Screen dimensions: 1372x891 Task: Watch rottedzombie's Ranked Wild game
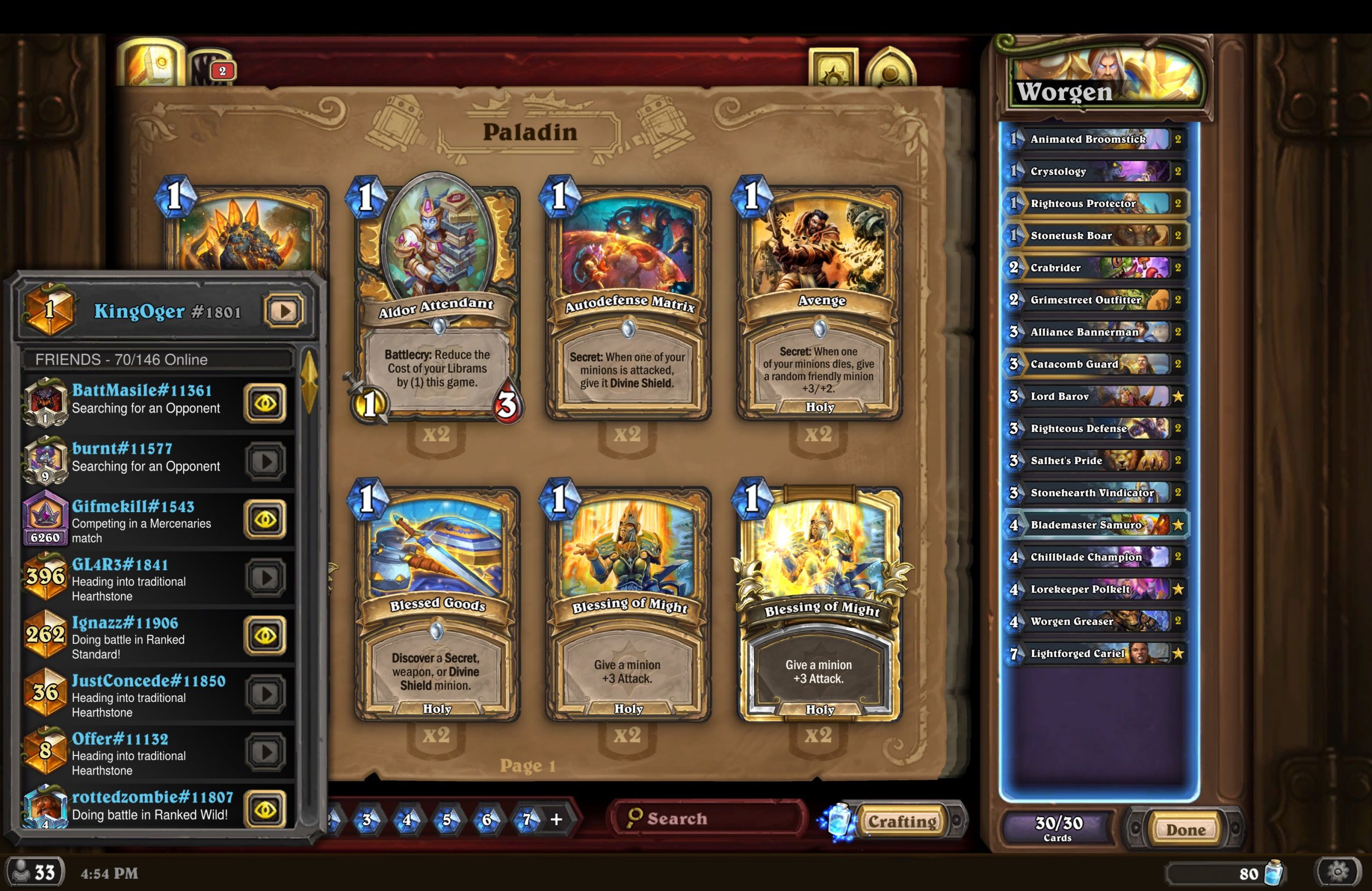265,809
